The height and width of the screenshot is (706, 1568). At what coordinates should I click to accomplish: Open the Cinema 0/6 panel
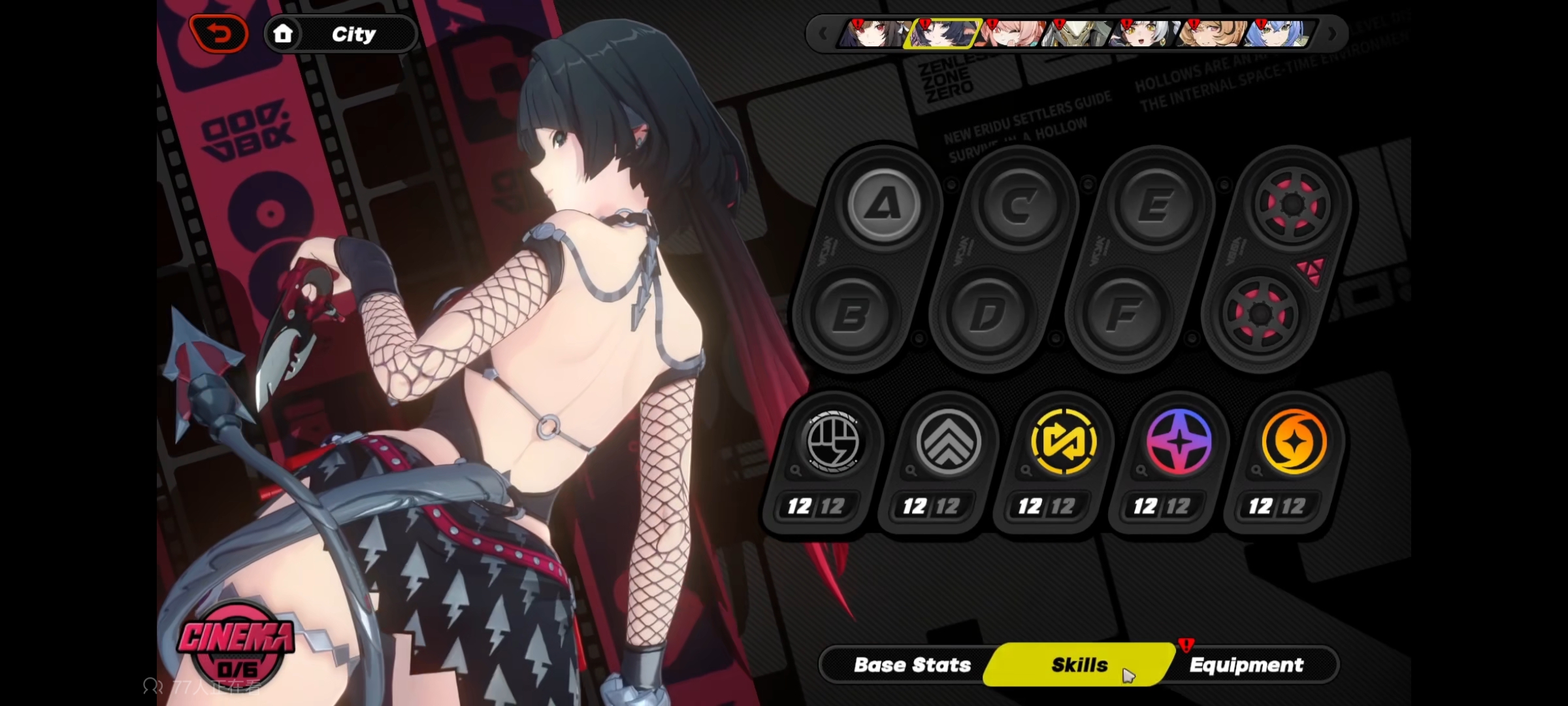point(237,648)
